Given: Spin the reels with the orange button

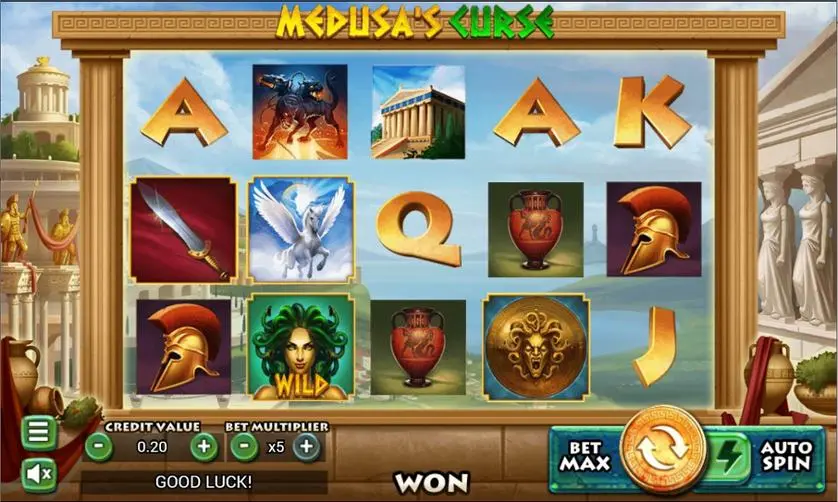Looking at the screenshot, I should pyautogui.click(x=662, y=450).
